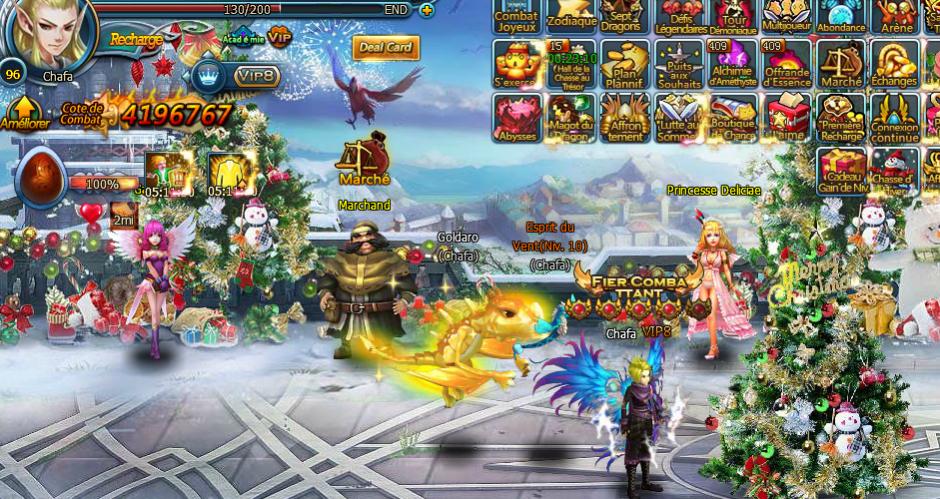This screenshot has width=940, height=499.
Task: Enter the Abysses dungeon icon
Action: [x=517, y=119]
